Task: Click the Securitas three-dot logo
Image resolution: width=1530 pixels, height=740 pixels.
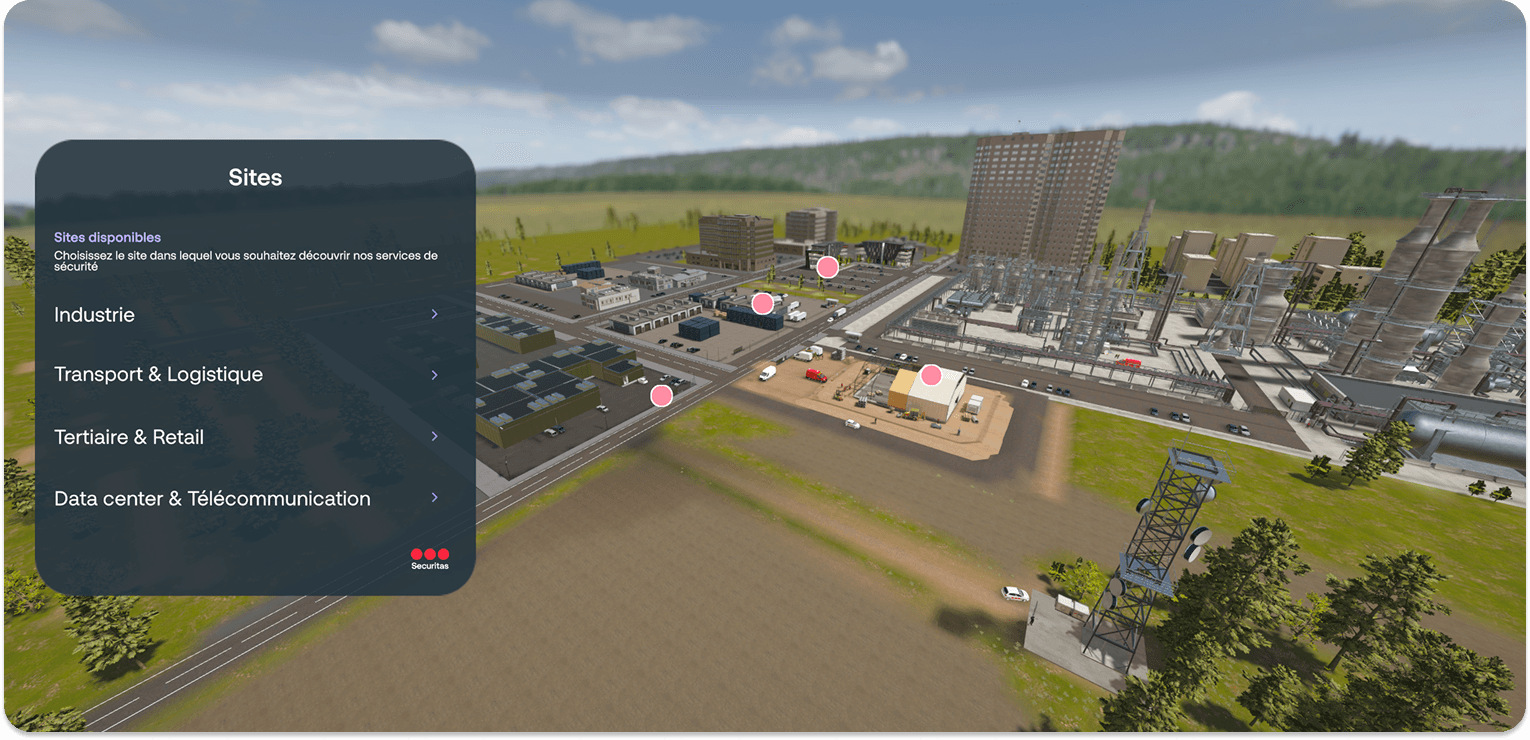Action: [429, 554]
